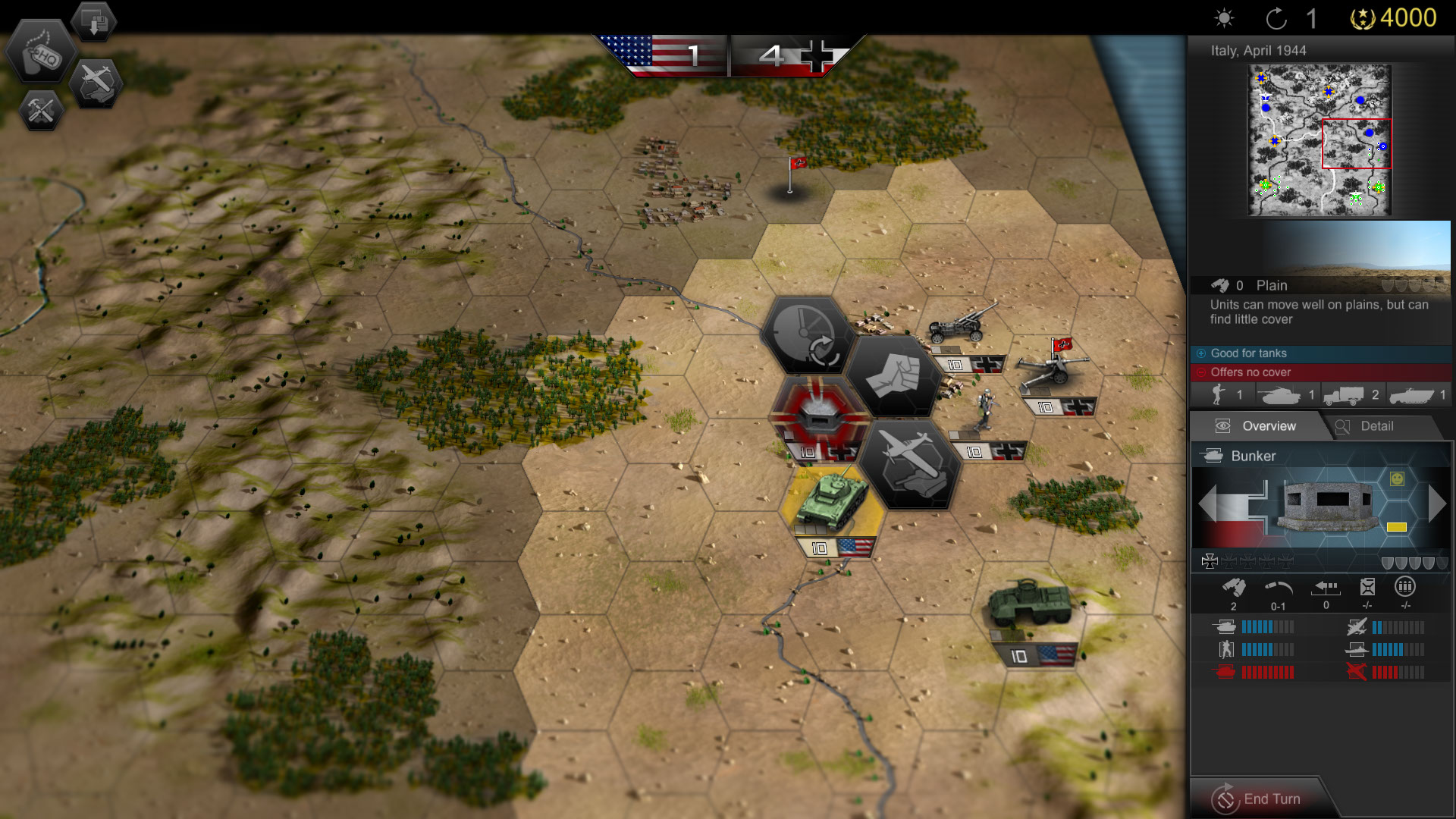1456x819 pixels.
Task: Open the HQ headquarters menu
Action: pyautogui.click(x=42, y=53)
